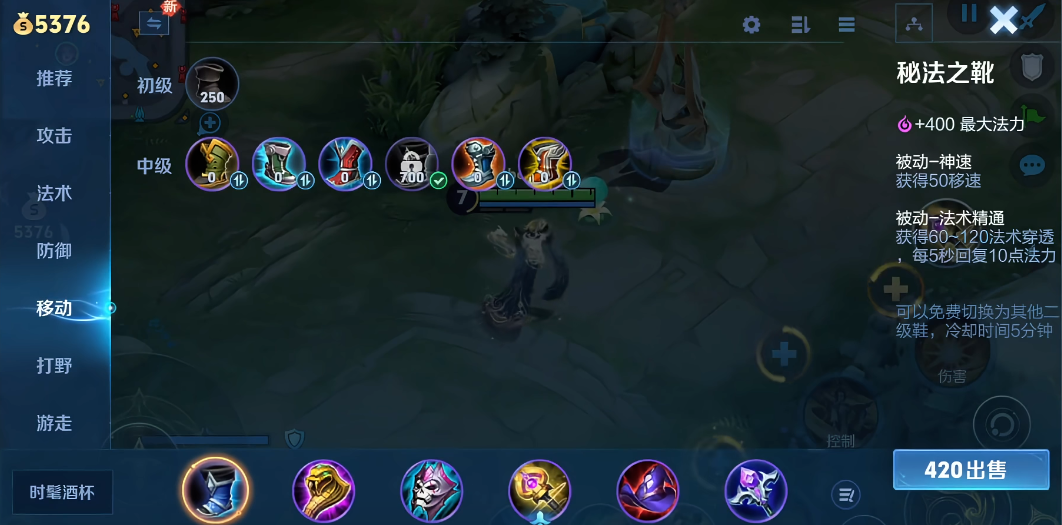
Task: Pick the red boots in the 中级 row
Action: pyautogui.click(x=345, y=164)
